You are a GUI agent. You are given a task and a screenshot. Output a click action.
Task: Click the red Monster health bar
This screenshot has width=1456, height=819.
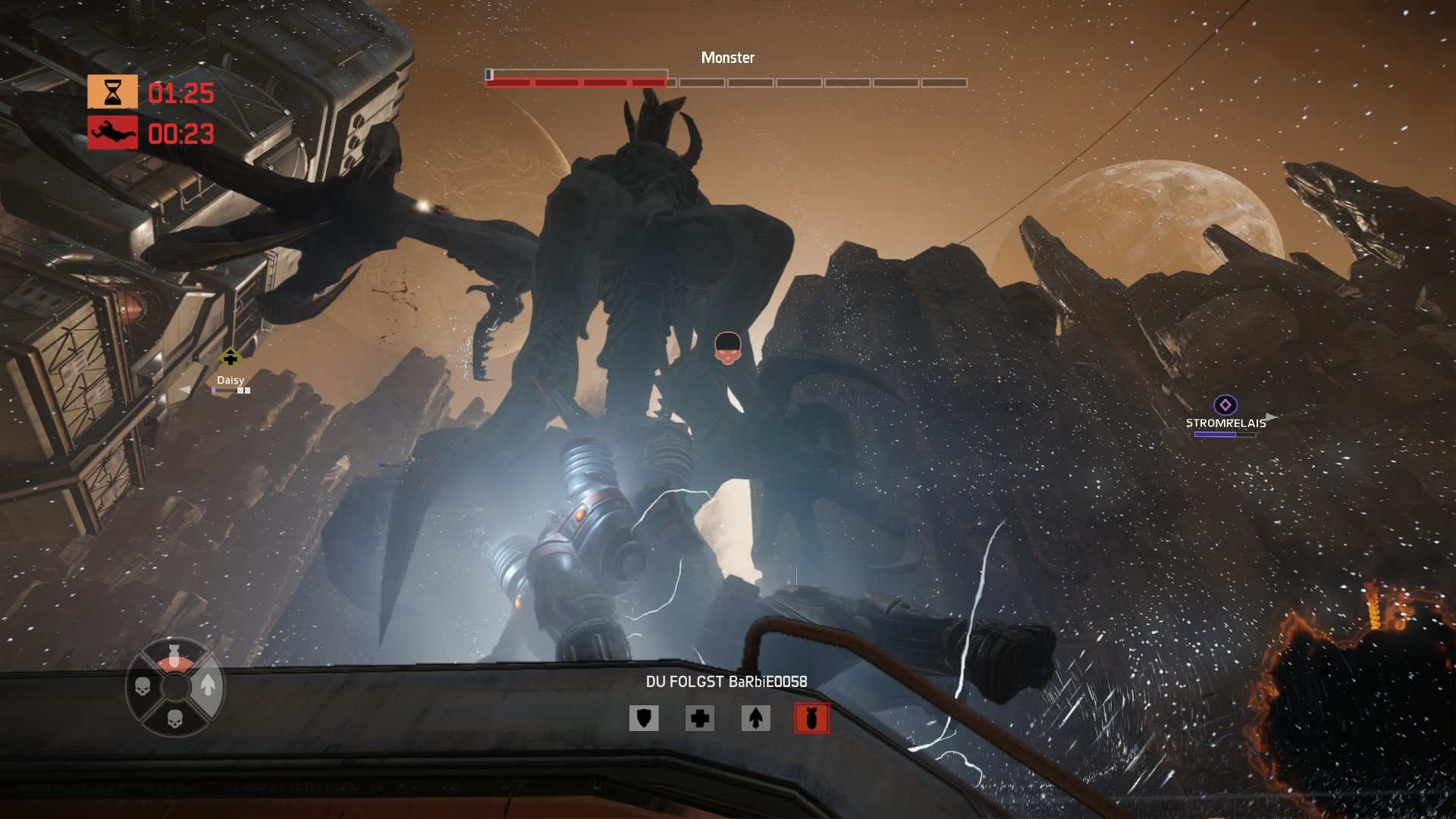tap(576, 80)
